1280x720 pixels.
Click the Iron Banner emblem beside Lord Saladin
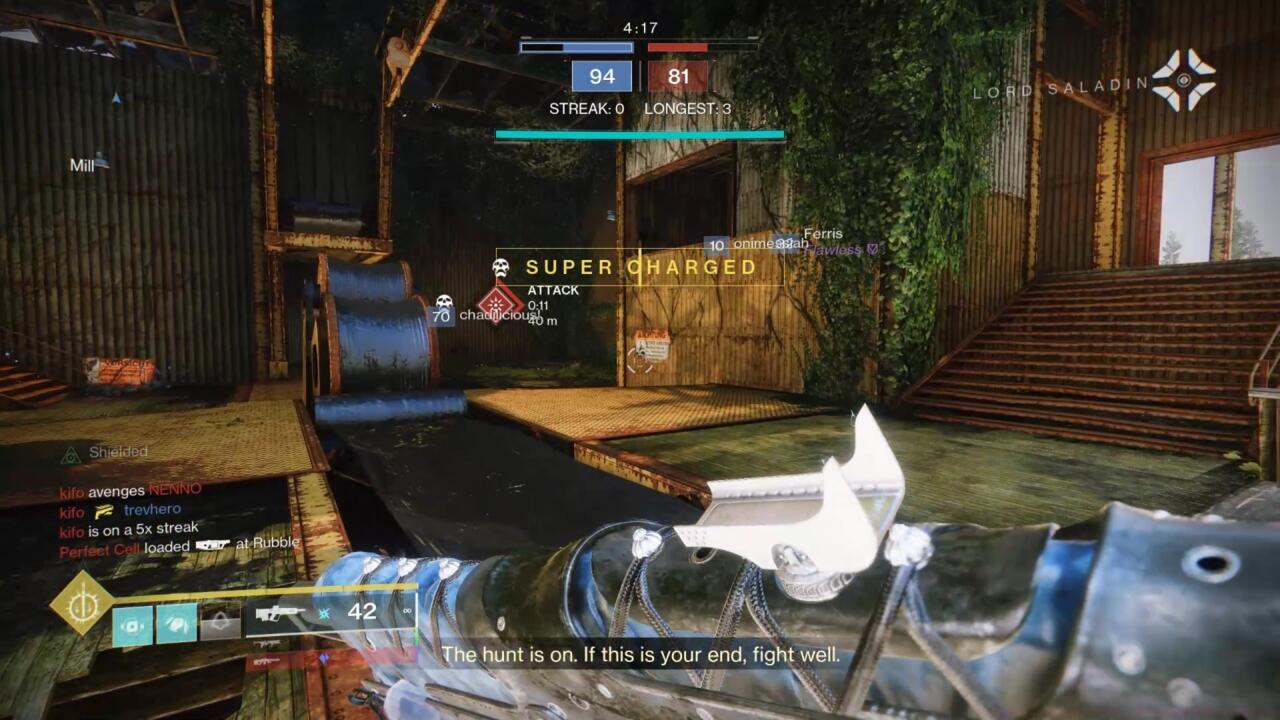click(1184, 79)
